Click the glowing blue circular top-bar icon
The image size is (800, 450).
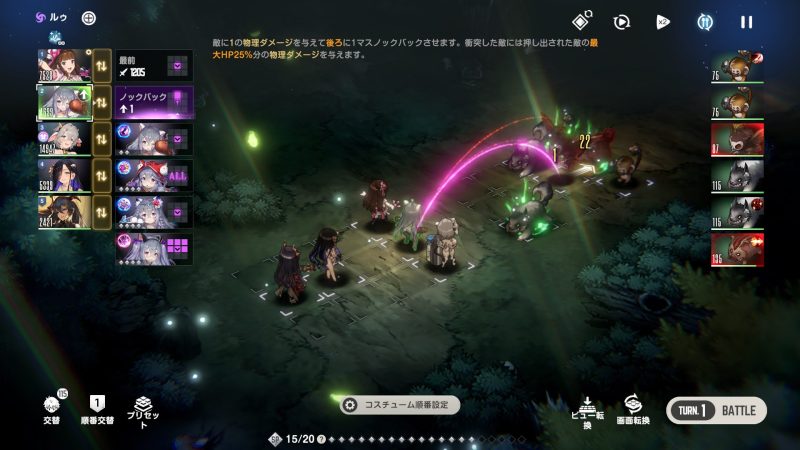(706, 21)
